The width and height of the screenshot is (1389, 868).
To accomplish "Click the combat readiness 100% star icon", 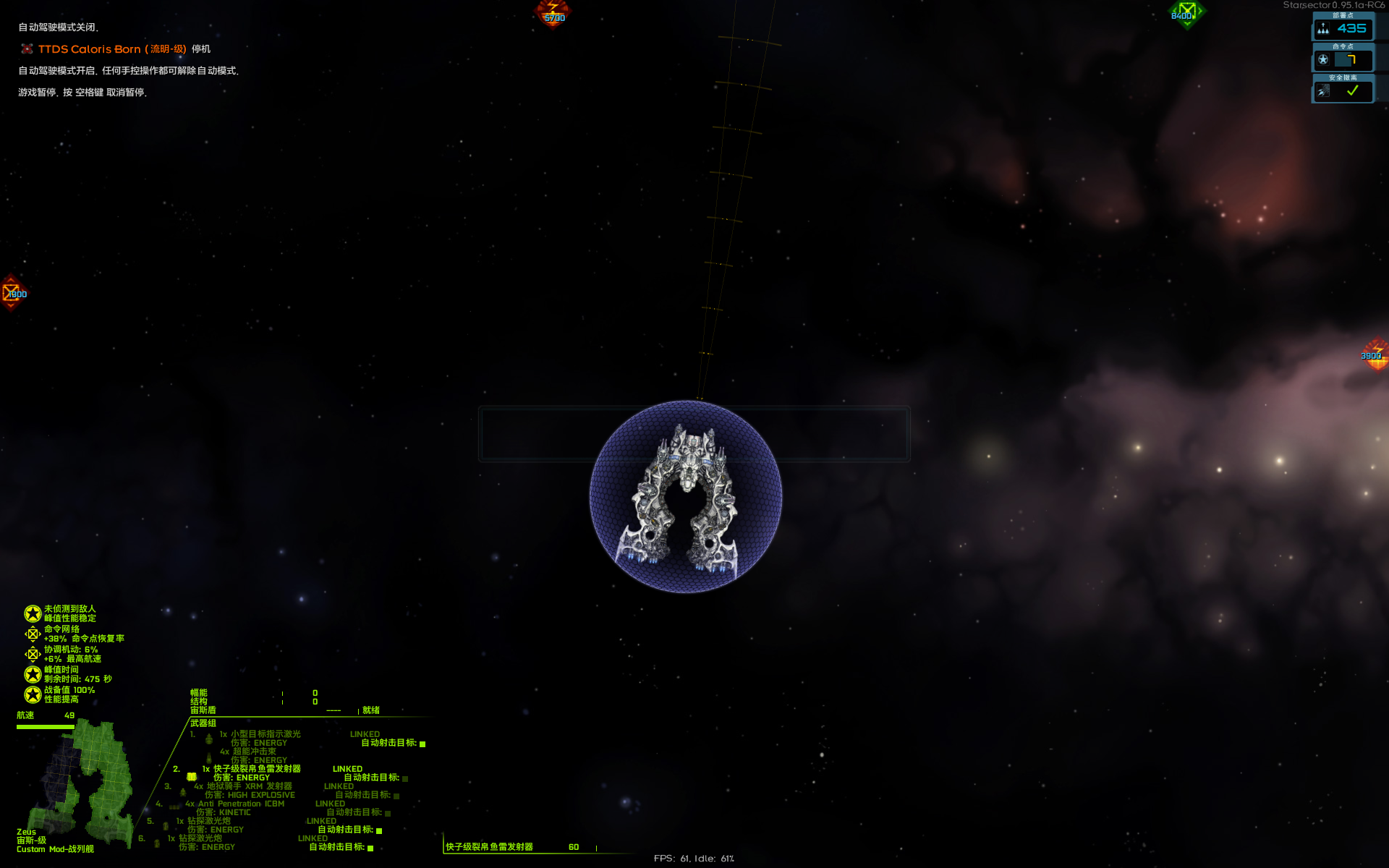I will point(33,695).
